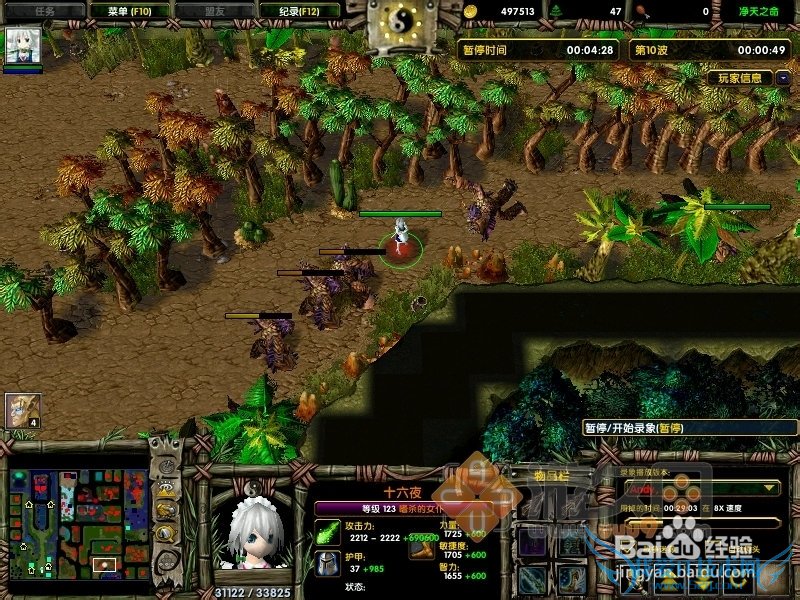Open the 菜单 (F10) menu
Screen dimensions: 800x600
(x=129, y=10)
